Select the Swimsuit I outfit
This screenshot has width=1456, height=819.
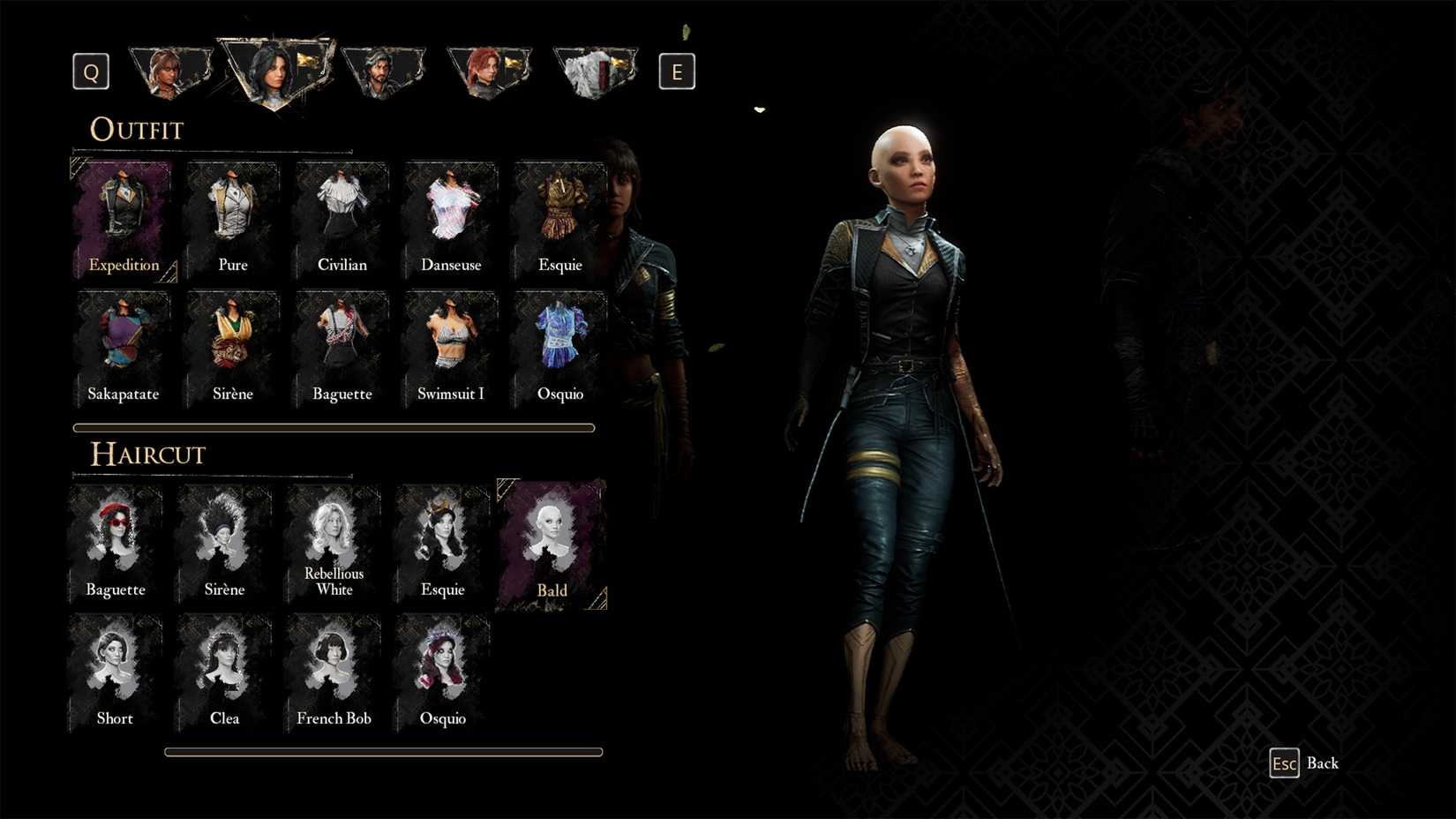tap(451, 344)
